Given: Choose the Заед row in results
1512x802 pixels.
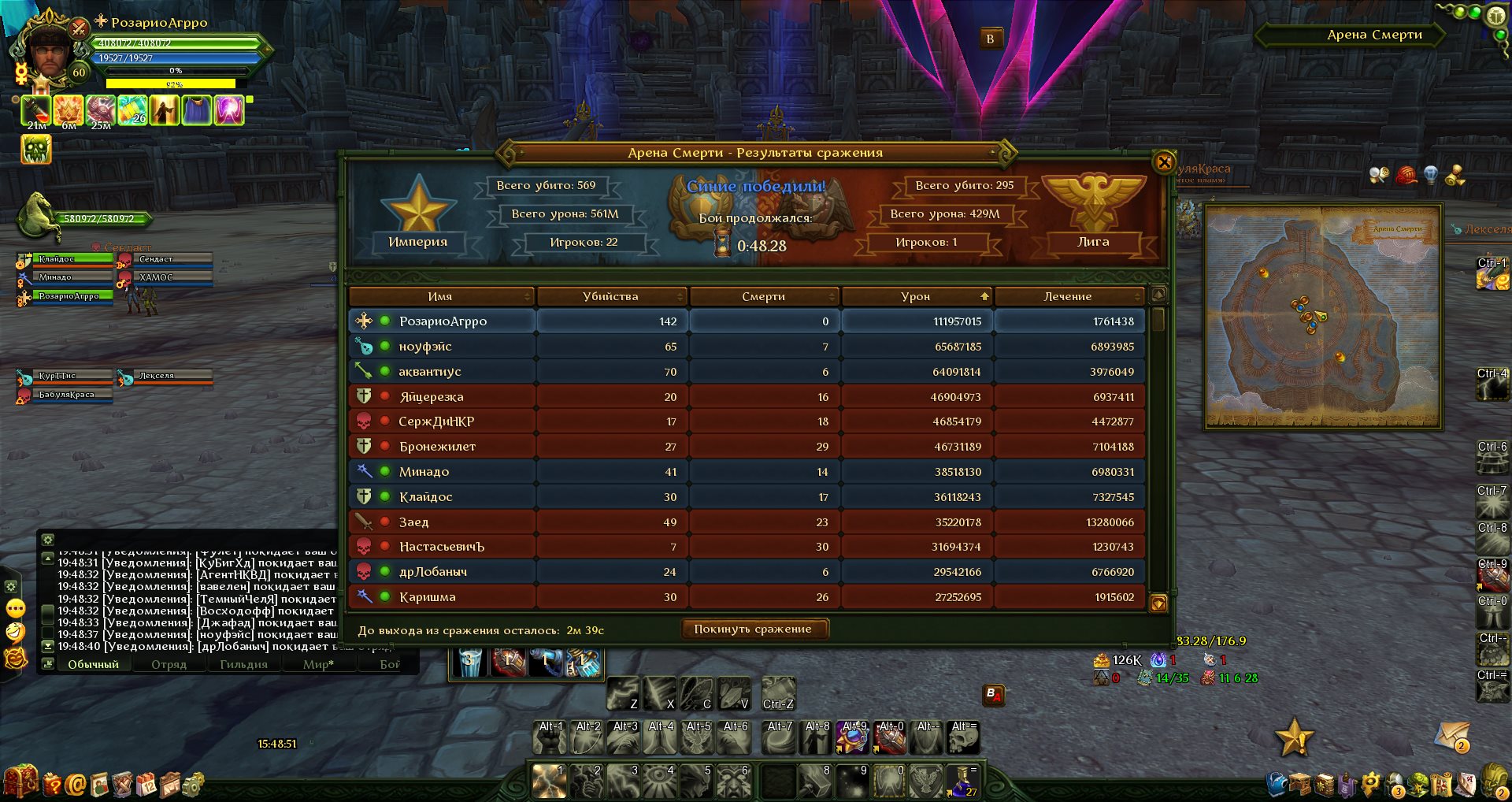Looking at the screenshot, I should 413,522.
